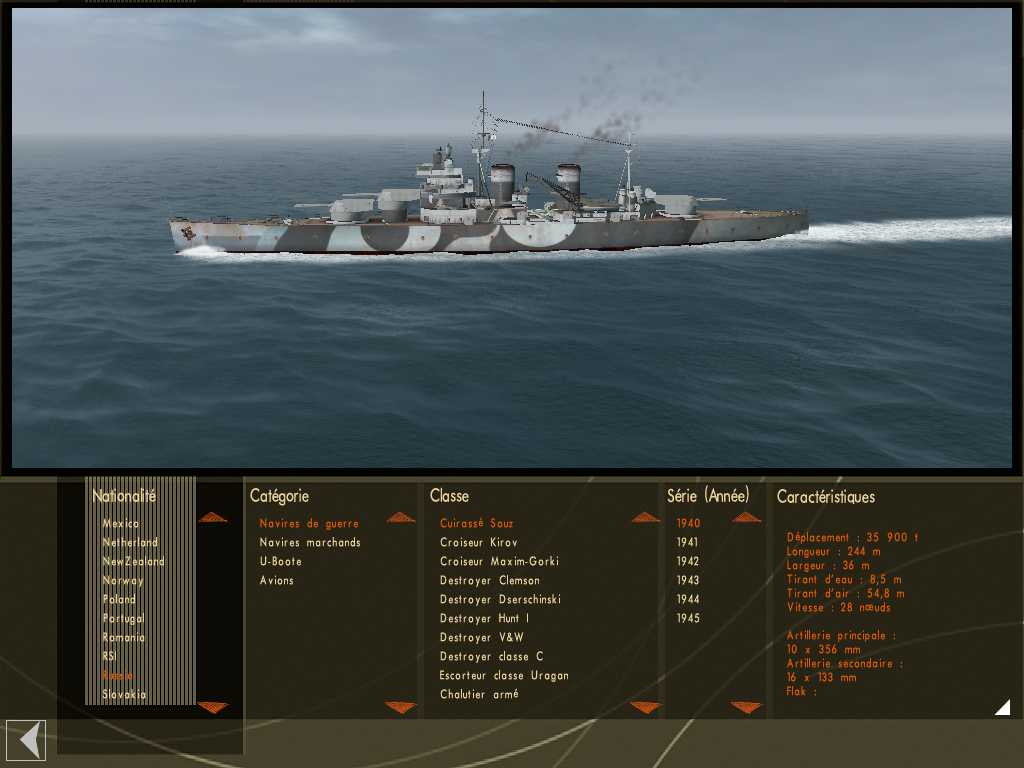Show the Avions category
The height and width of the screenshot is (768, 1024).
pyautogui.click(x=277, y=581)
